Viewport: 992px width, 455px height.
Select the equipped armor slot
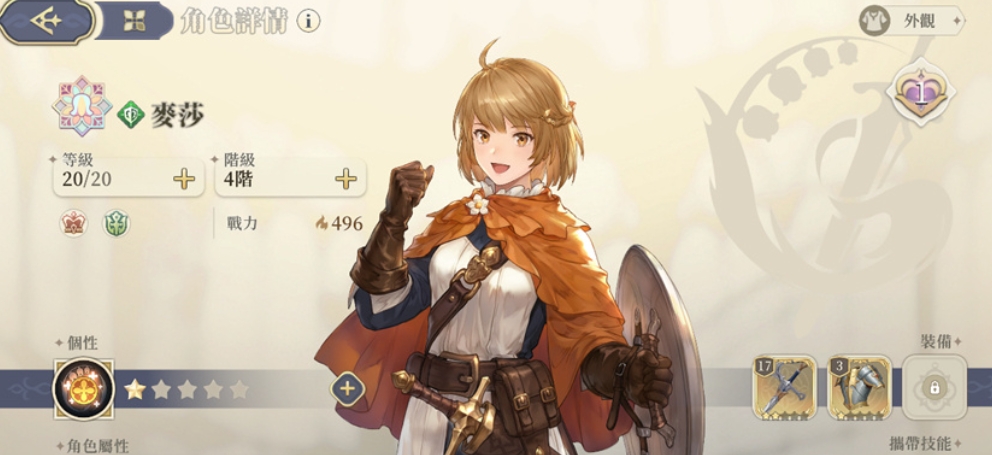tap(859, 388)
